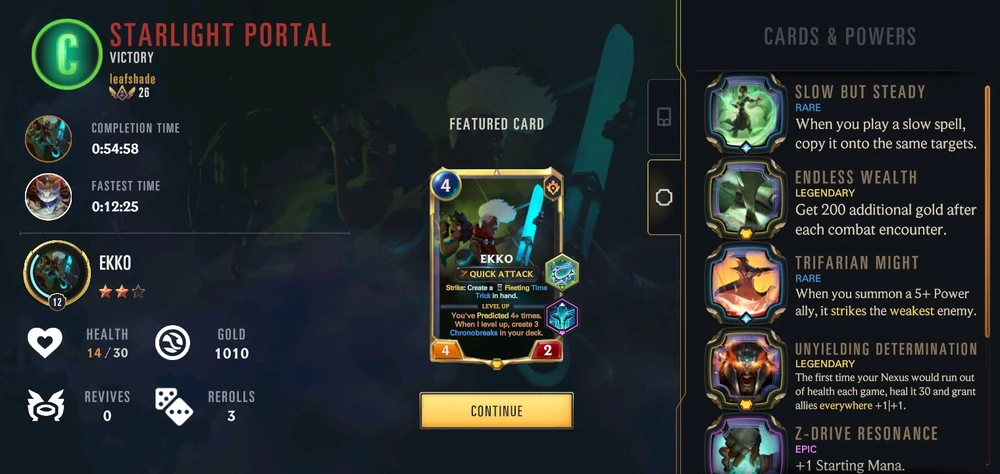Viewport: 1000px width, 474px height.
Task: Open the fastest time champion portrait
Action: point(48,196)
